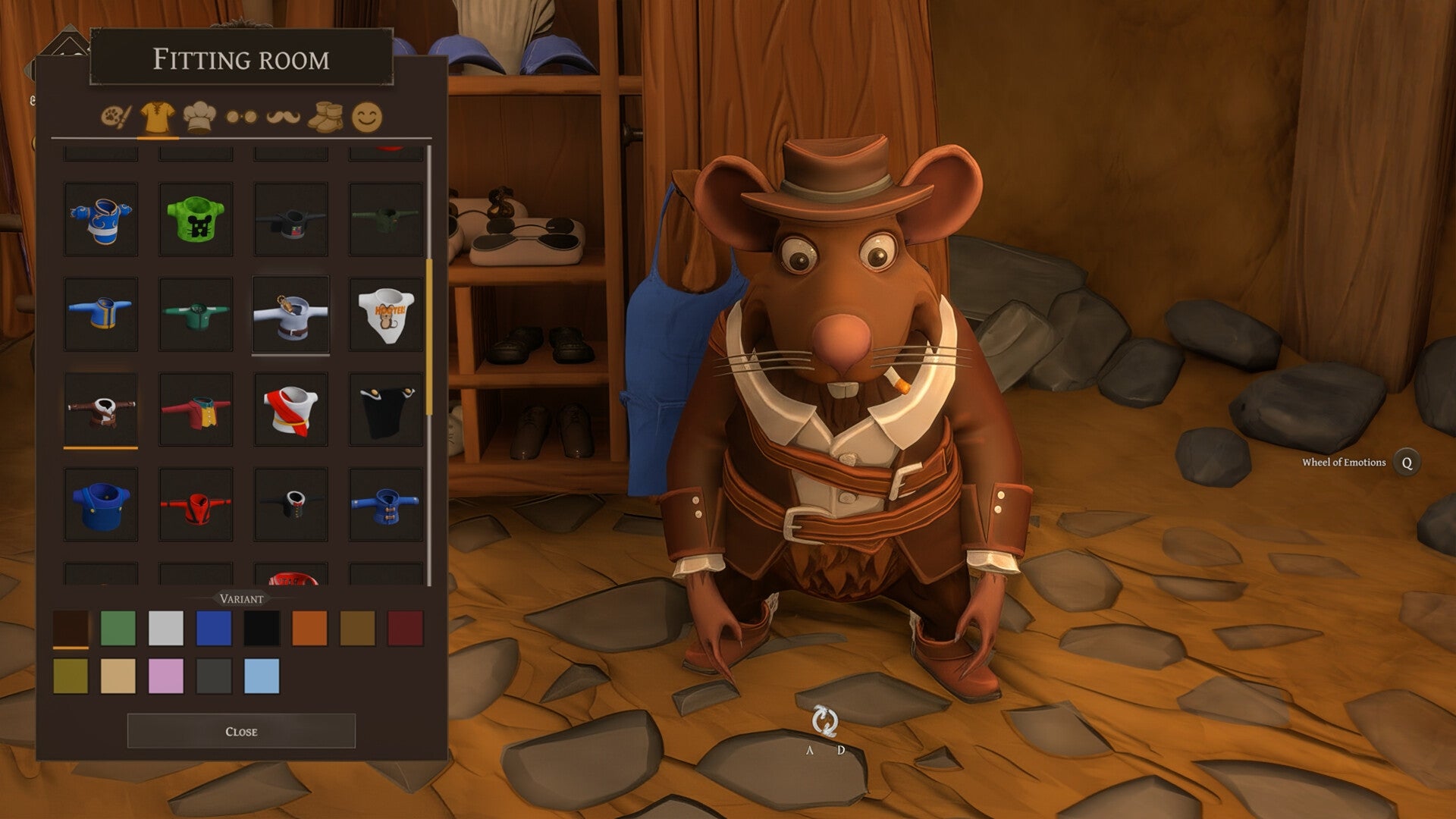Equip the white shirt with red sash

point(291,409)
